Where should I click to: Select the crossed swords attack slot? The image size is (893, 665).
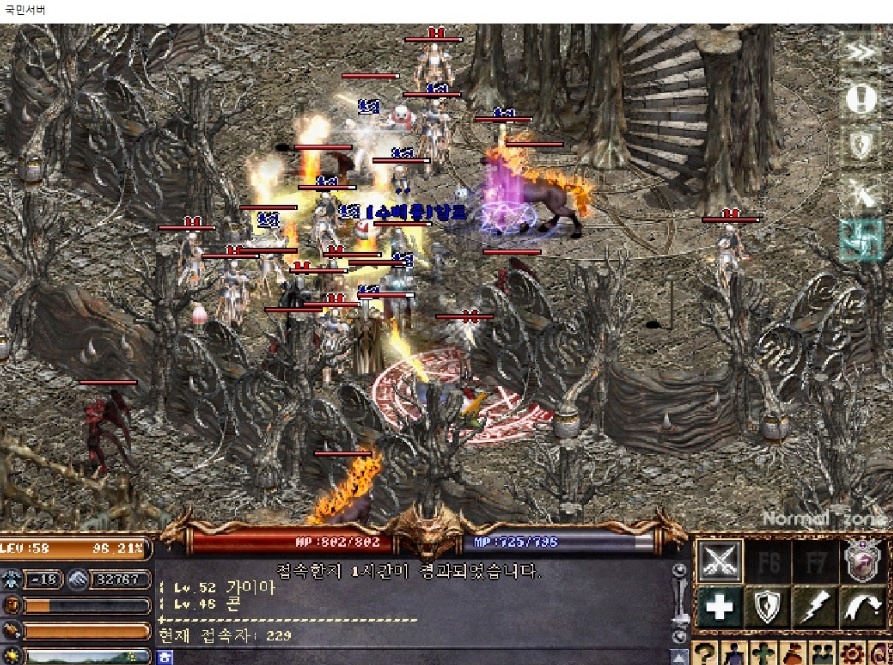[x=720, y=560]
